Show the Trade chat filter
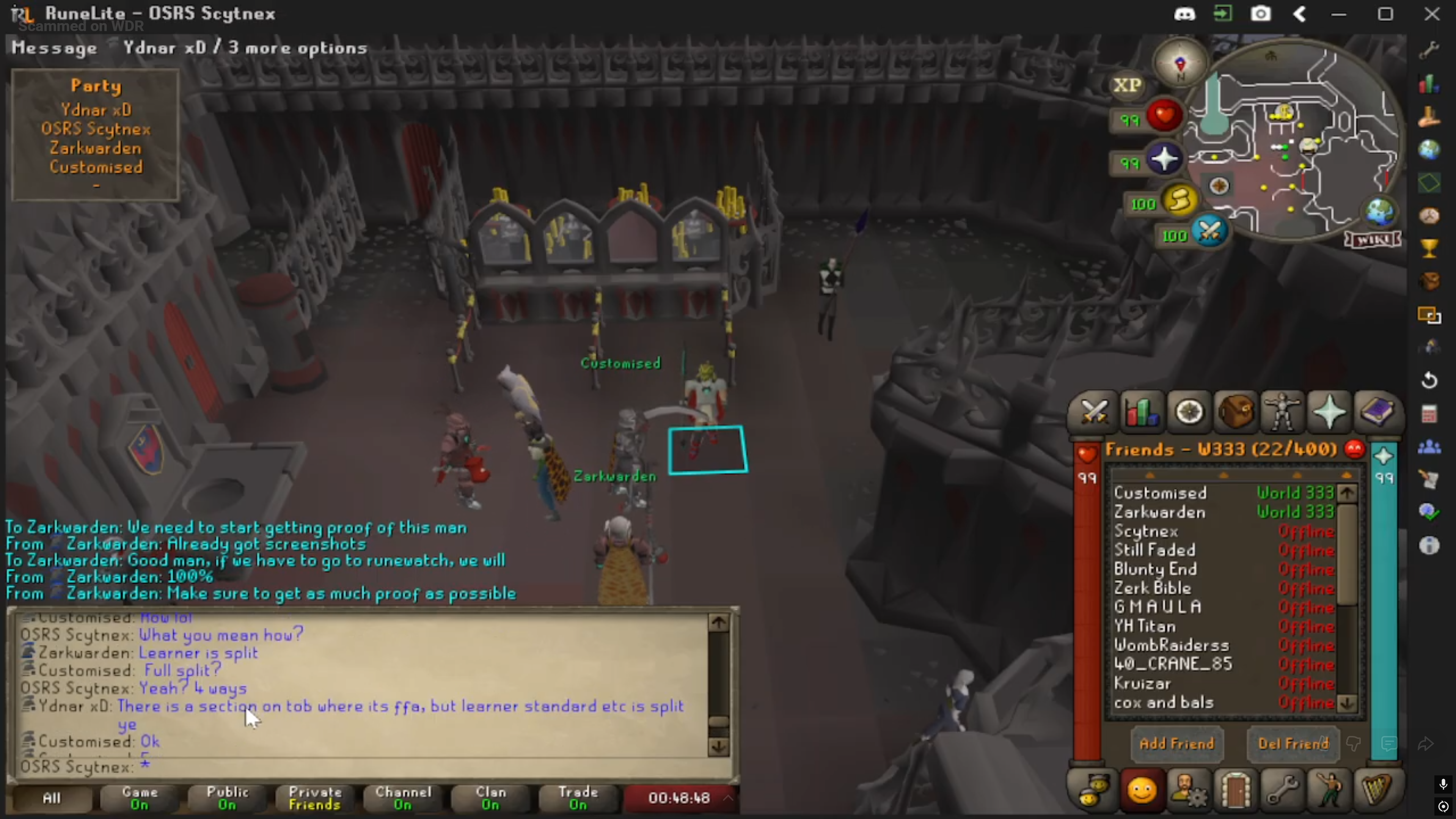This screenshot has width=1456, height=819. [578, 798]
